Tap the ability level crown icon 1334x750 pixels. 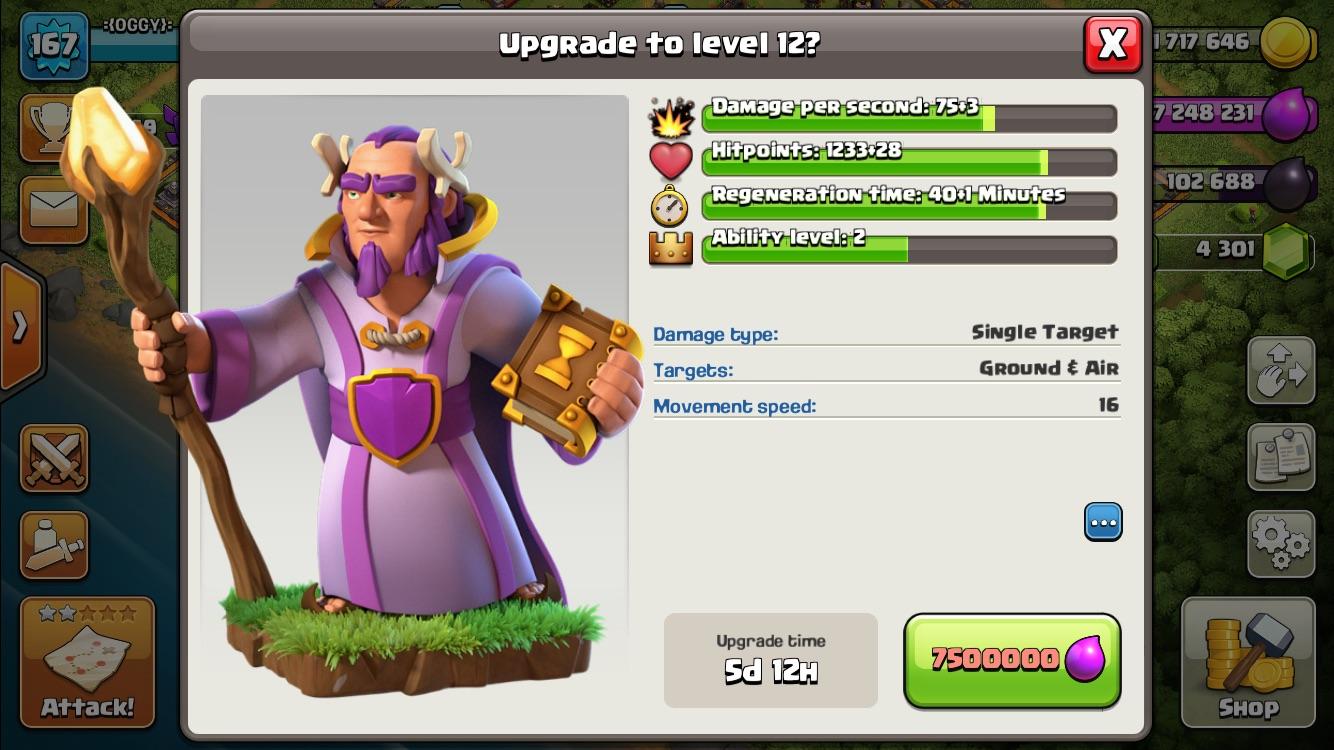pos(671,248)
